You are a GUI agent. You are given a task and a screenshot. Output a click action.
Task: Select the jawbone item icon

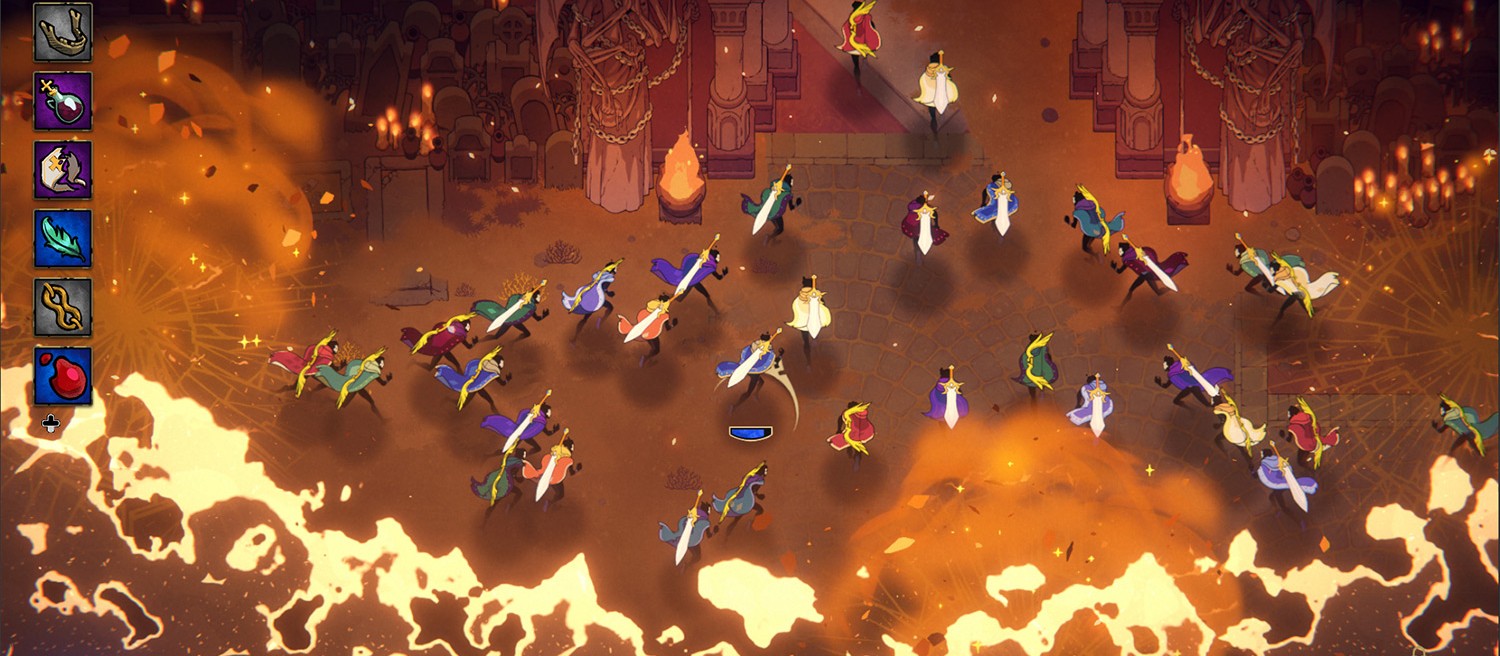click(63, 32)
